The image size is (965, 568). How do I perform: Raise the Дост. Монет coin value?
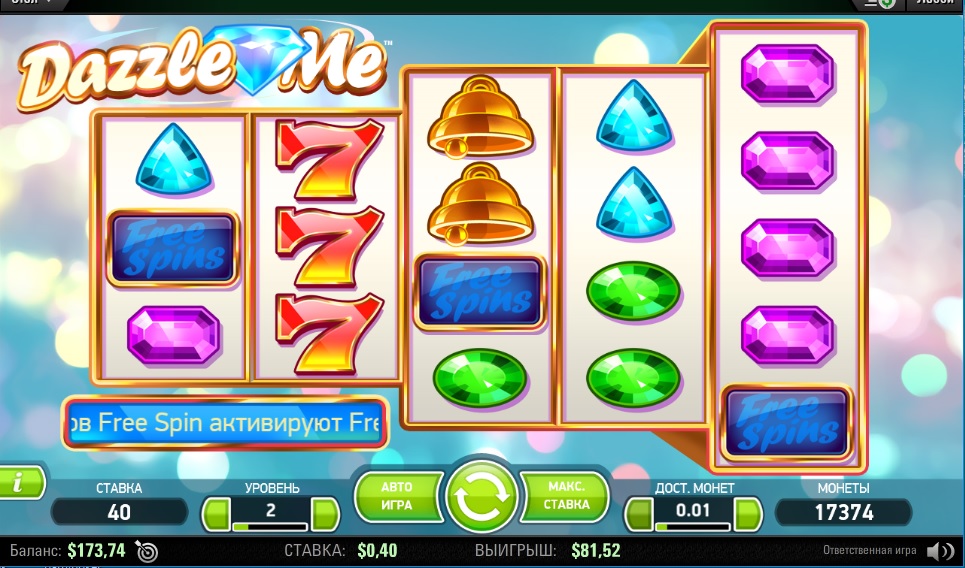pyautogui.click(x=746, y=514)
